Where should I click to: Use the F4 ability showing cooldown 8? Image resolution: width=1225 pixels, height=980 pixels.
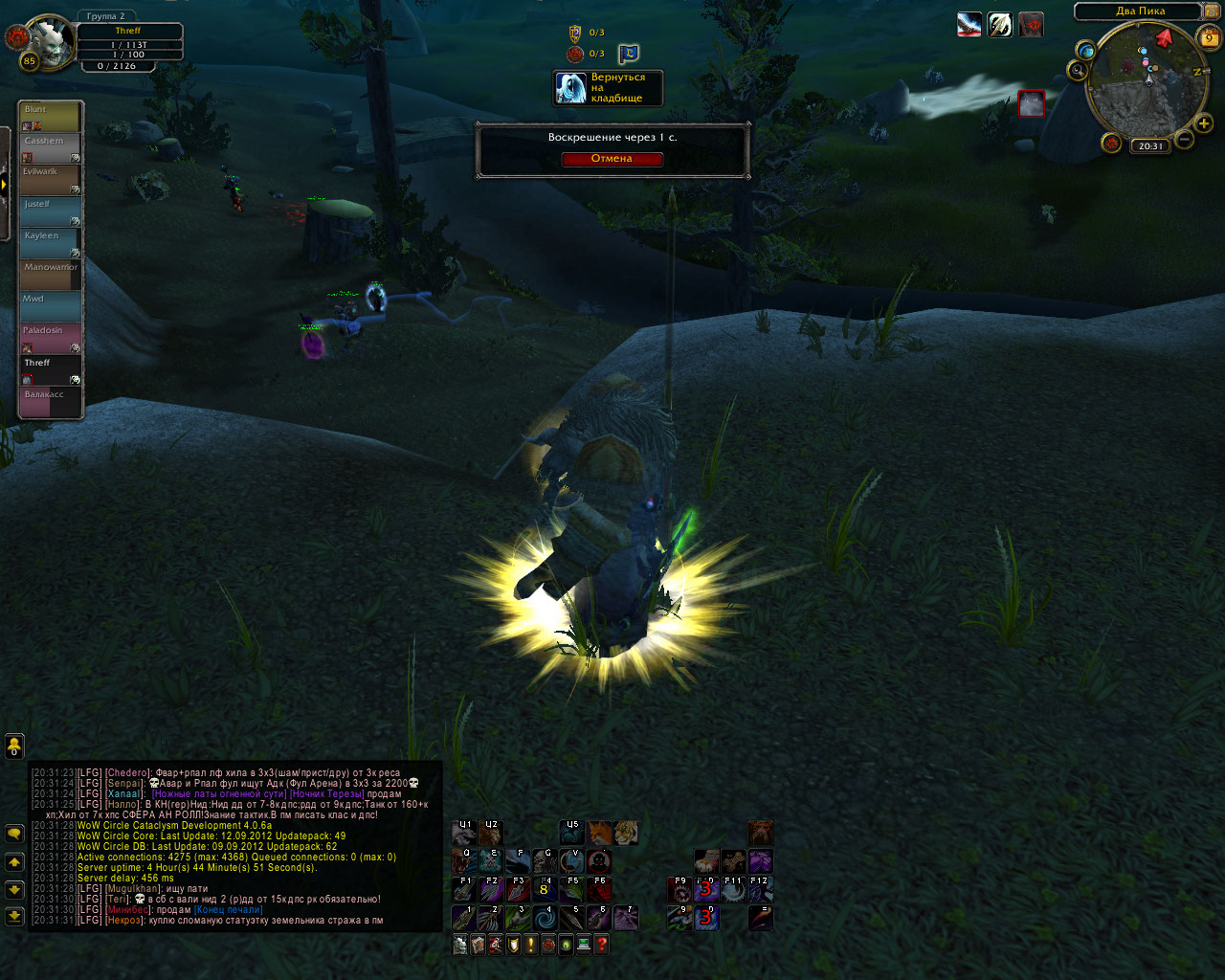(544, 890)
